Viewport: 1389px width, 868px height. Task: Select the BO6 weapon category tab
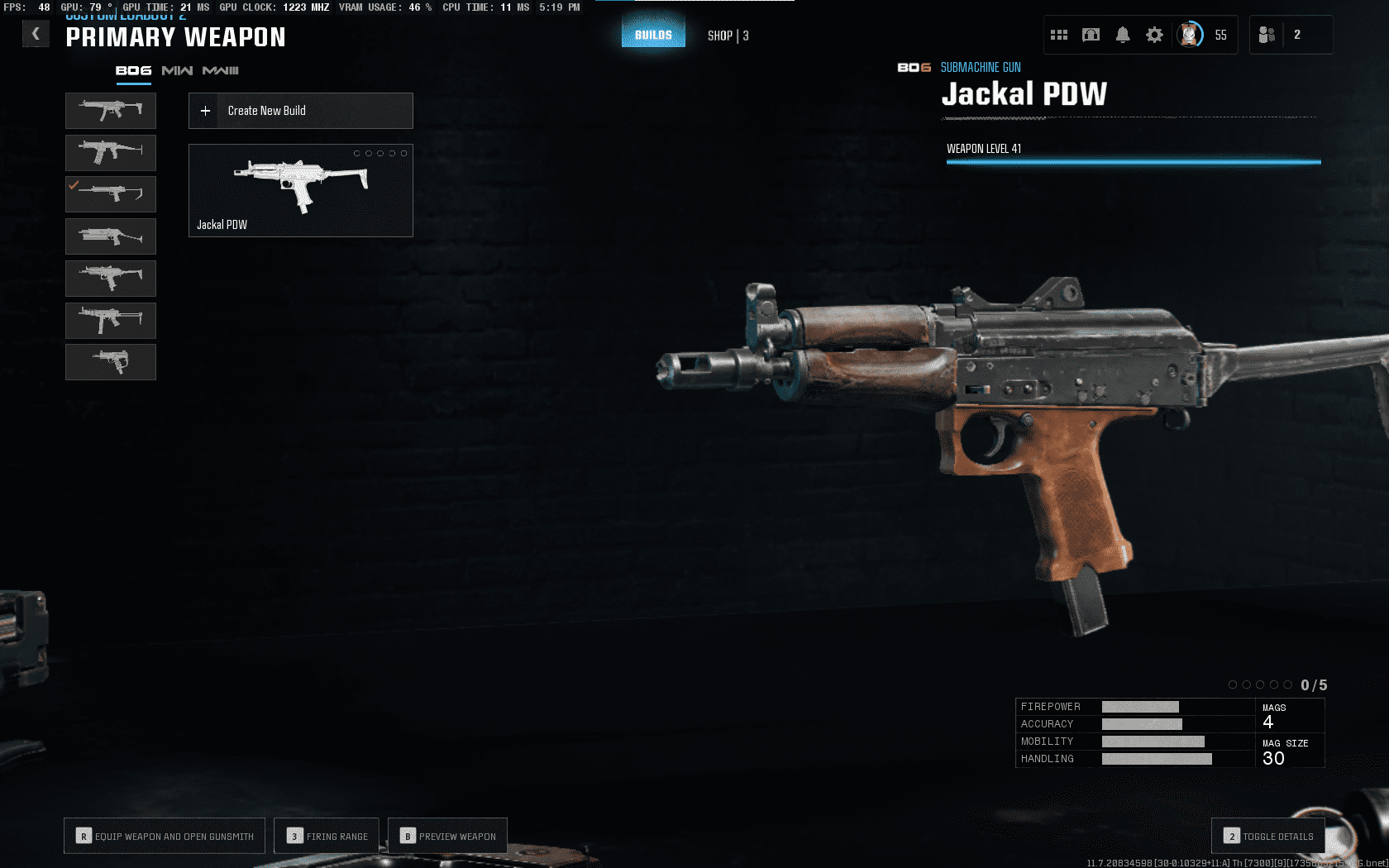pyautogui.click(x=133, y=71)
